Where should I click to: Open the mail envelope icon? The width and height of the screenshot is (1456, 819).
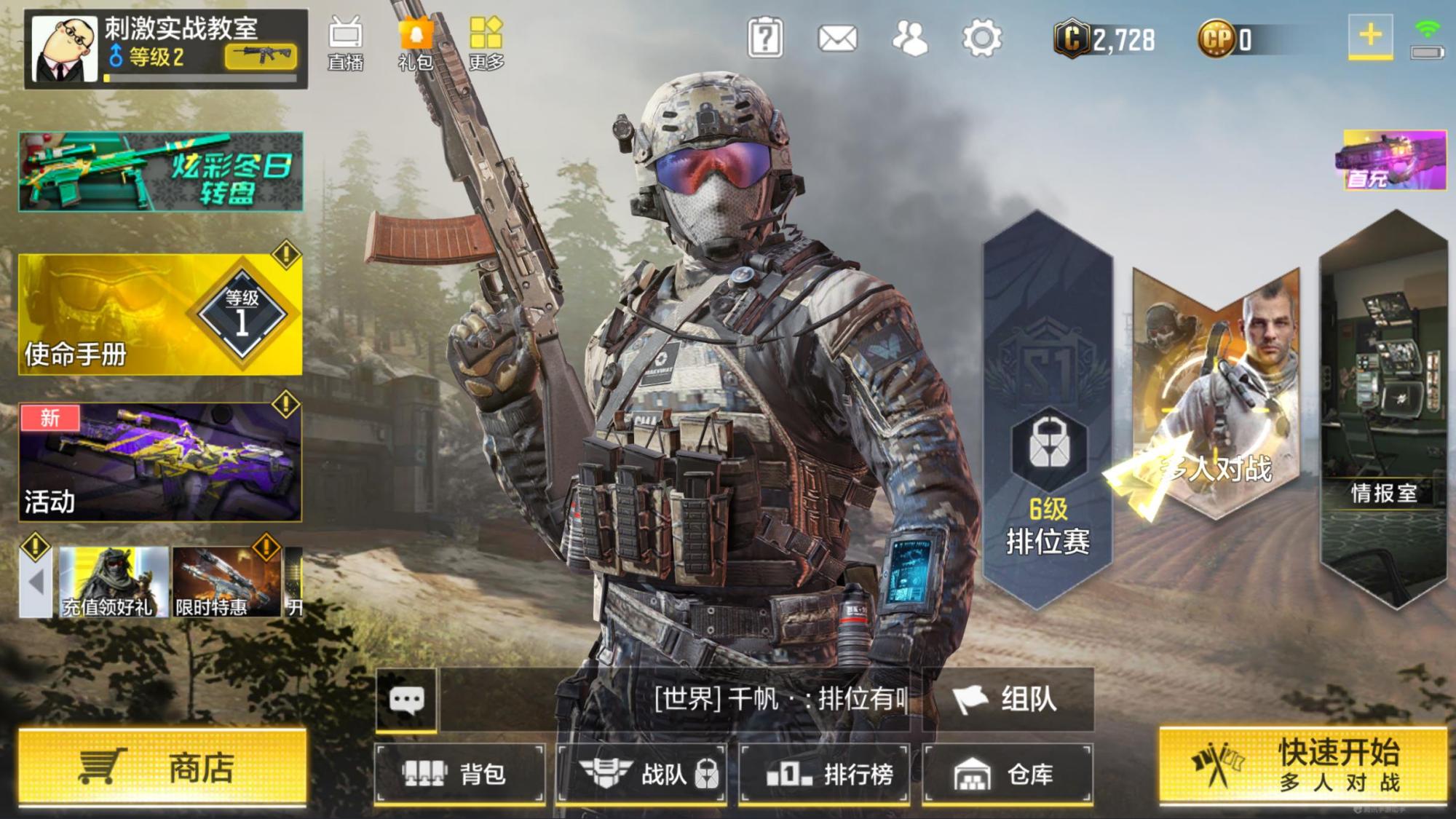837,38
